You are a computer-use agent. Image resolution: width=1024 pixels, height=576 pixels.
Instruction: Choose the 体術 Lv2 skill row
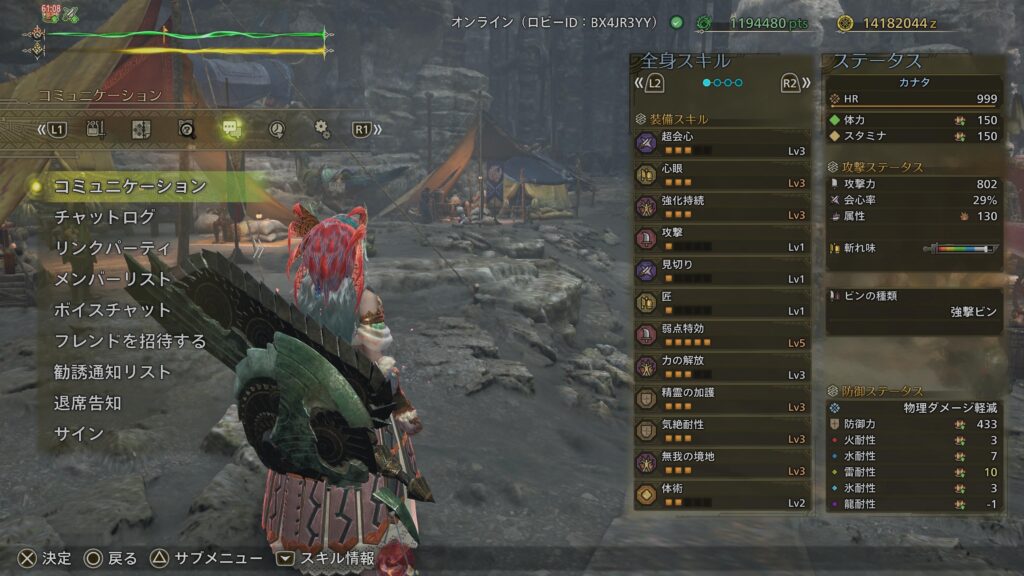click(x=722, y=496)
